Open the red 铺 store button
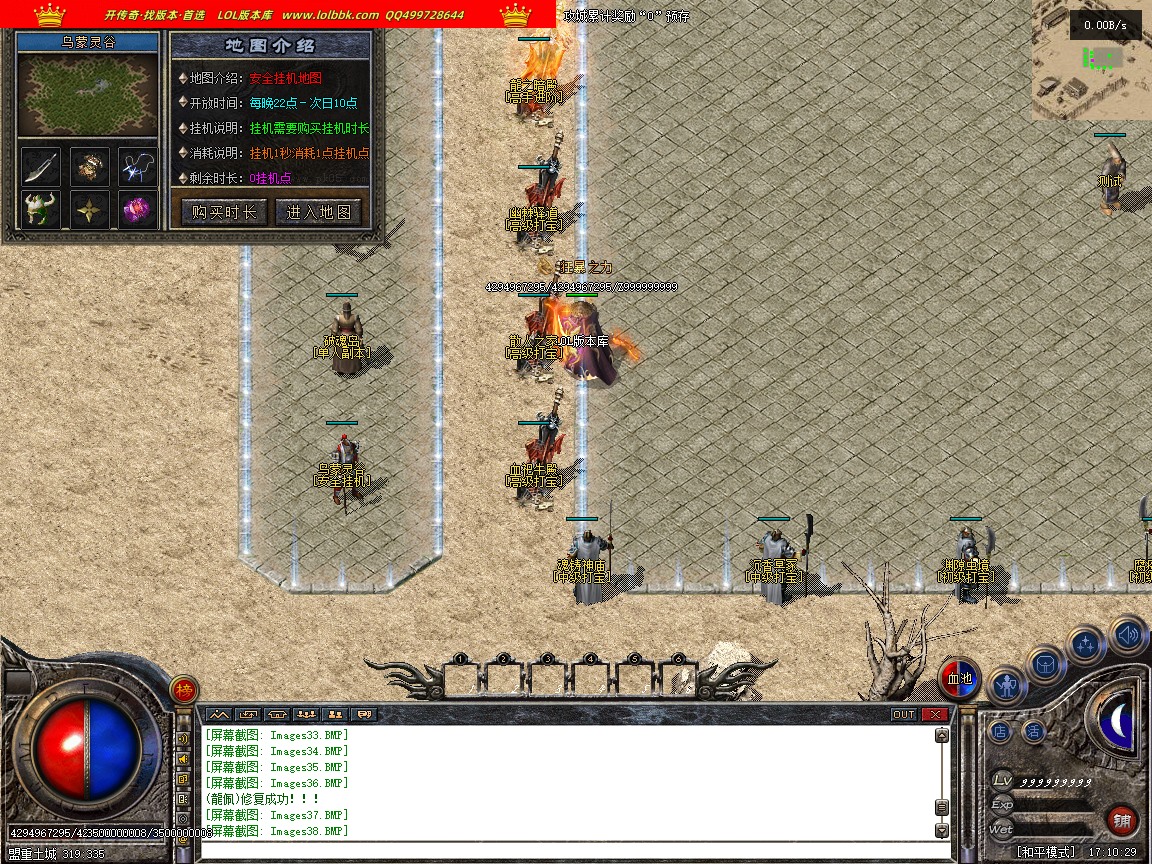Screen dimensions: 1152x864 pos(1123,821)
